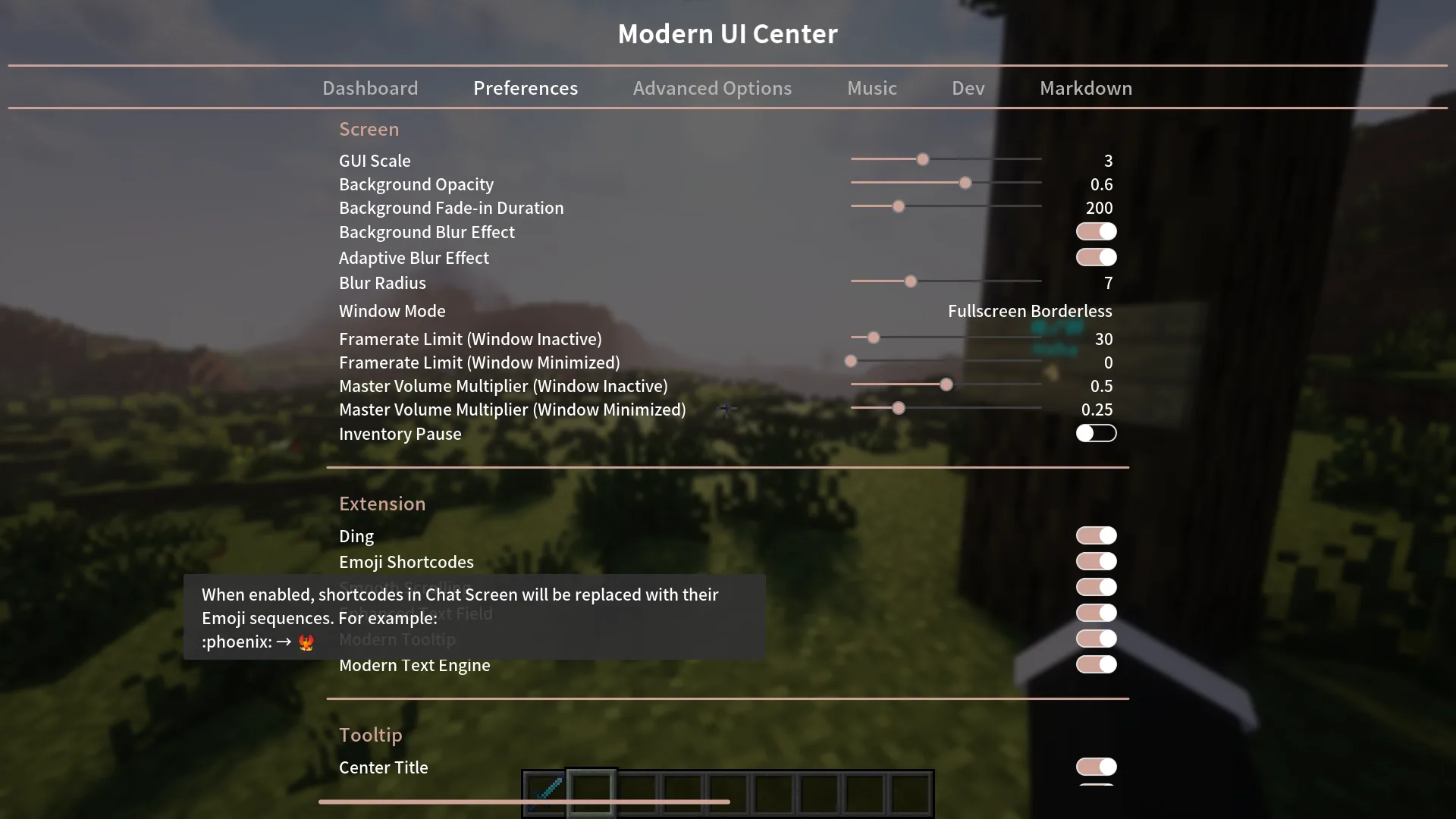Disable Modern Text Engine
Image resolution: width=1456 pixels, height=819 pixels.
(x=1096, y=664)
